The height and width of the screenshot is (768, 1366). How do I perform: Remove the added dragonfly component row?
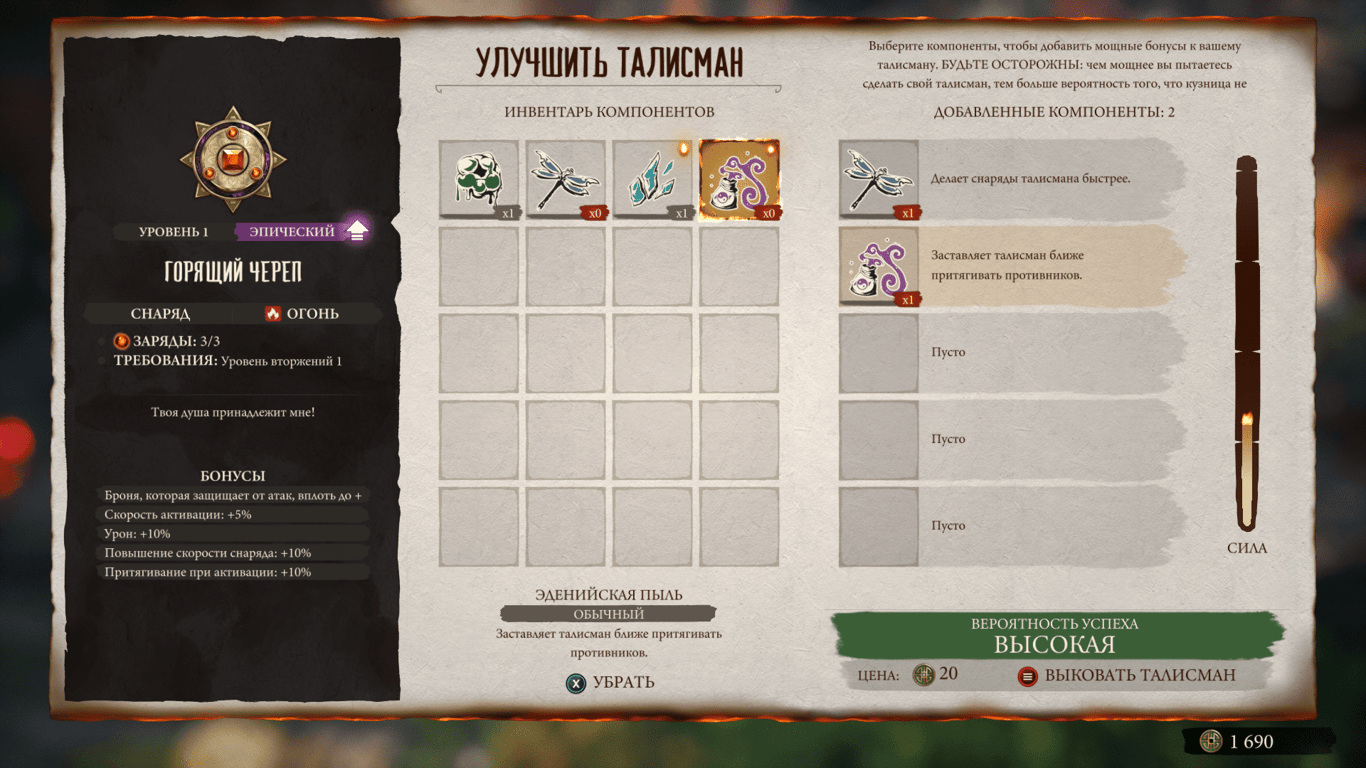pos(1010,179)
